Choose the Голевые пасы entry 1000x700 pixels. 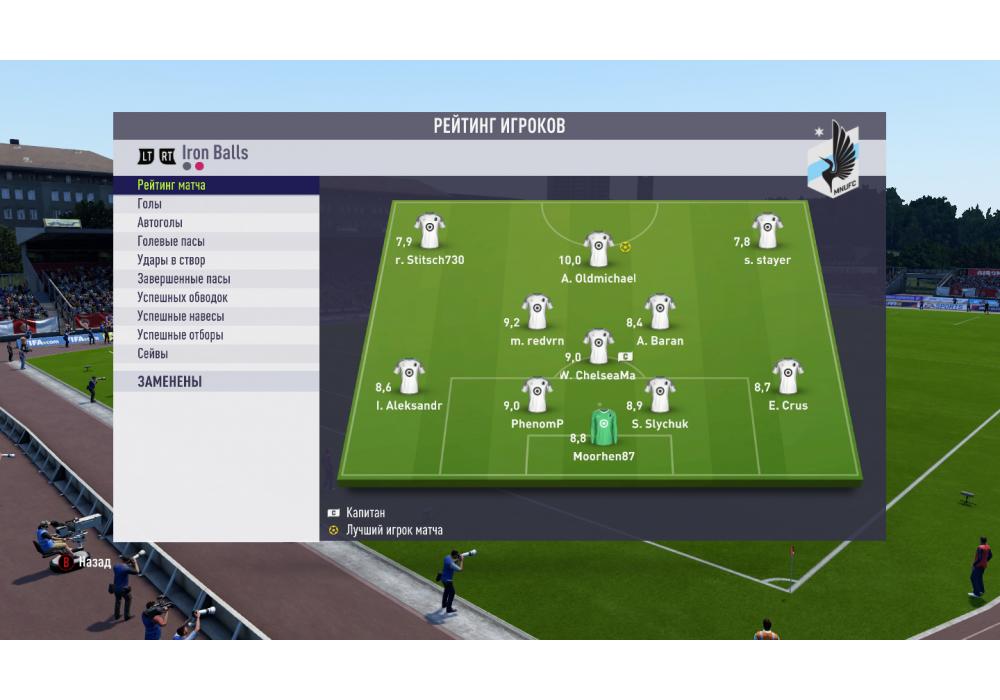point(216,242)
